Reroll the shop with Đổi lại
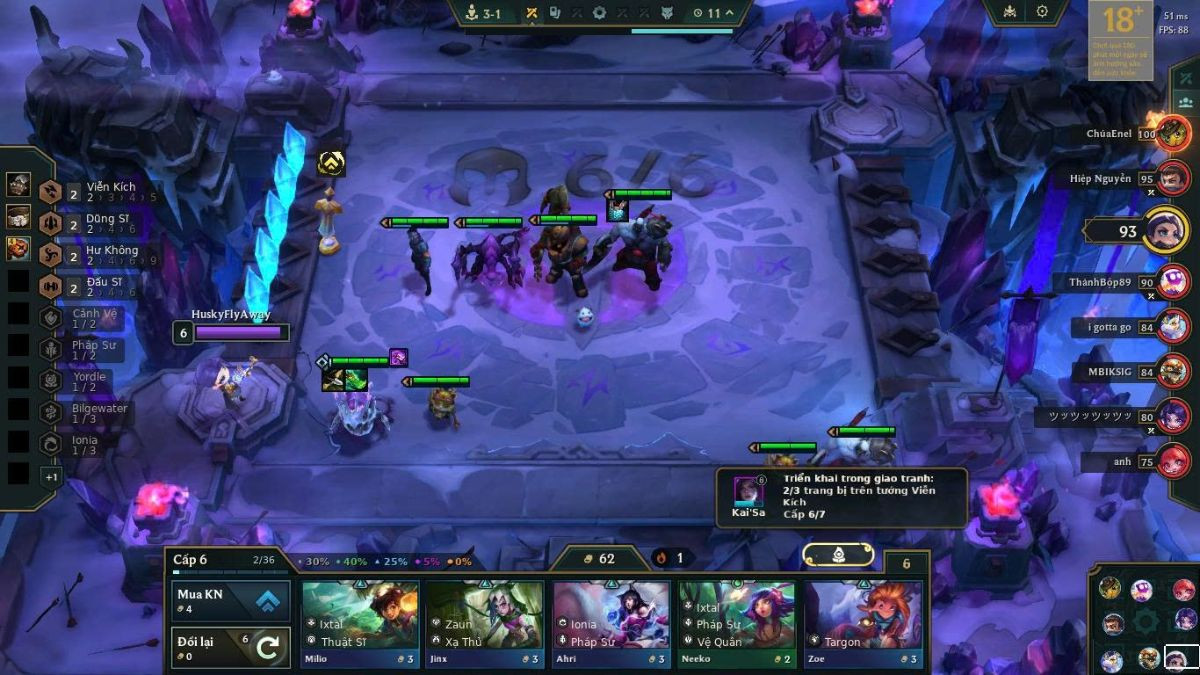Screen dimensions: 1200x675 click(232, 647)
